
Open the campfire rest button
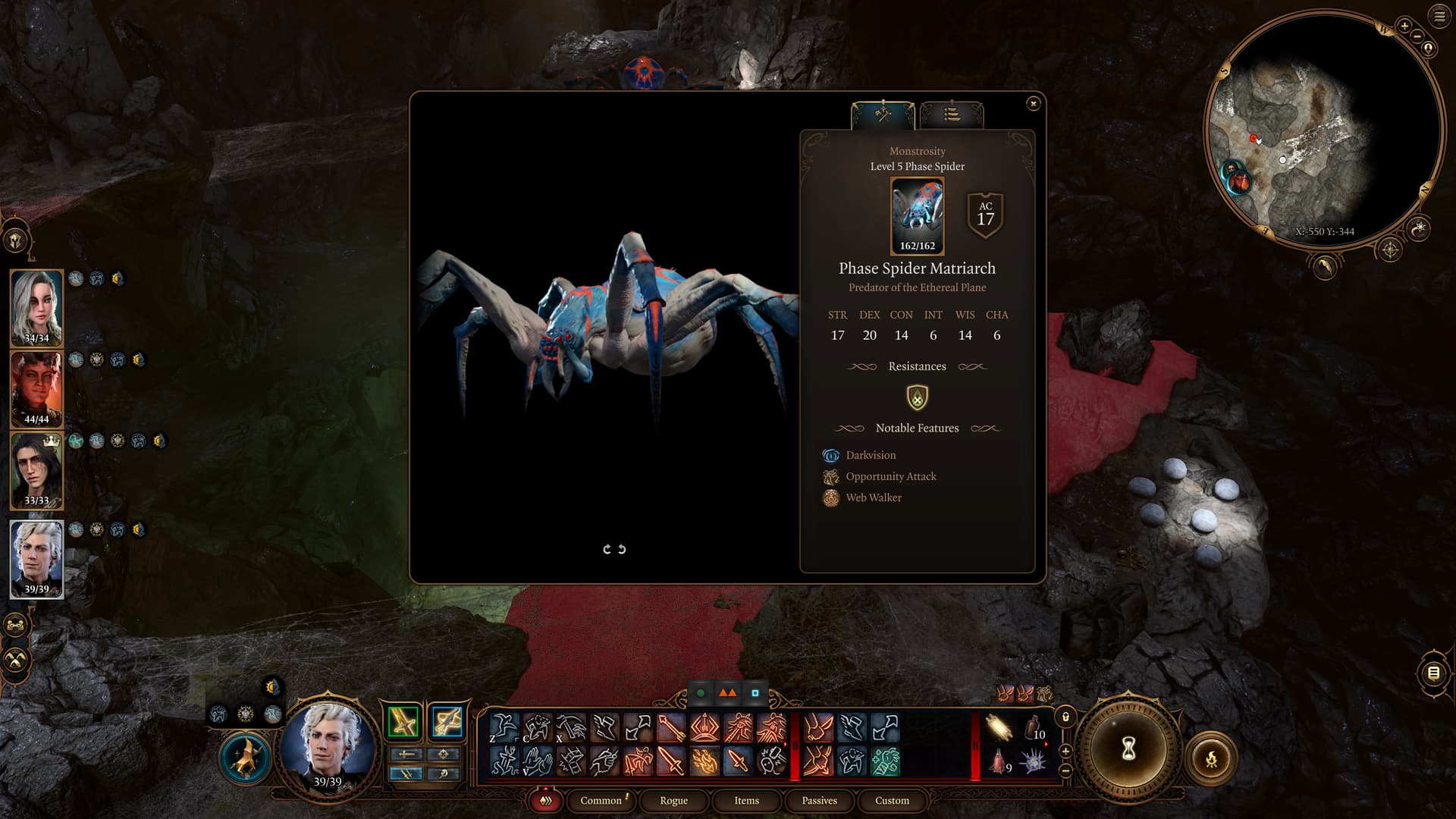coord(1211,758)
